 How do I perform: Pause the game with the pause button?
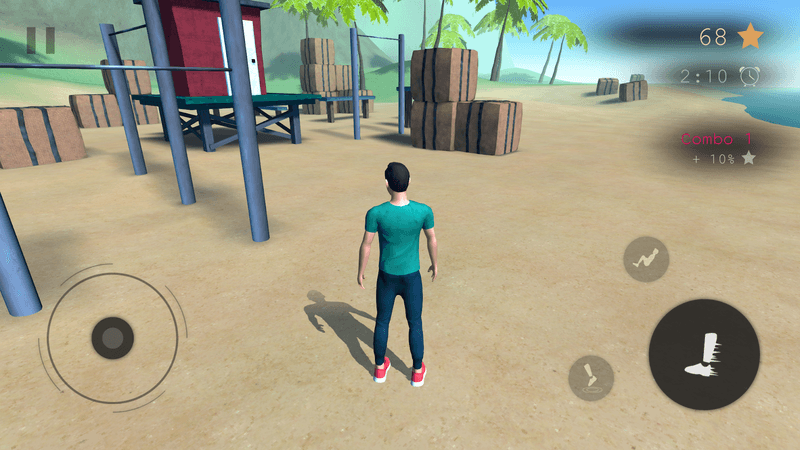pos(41,39)
